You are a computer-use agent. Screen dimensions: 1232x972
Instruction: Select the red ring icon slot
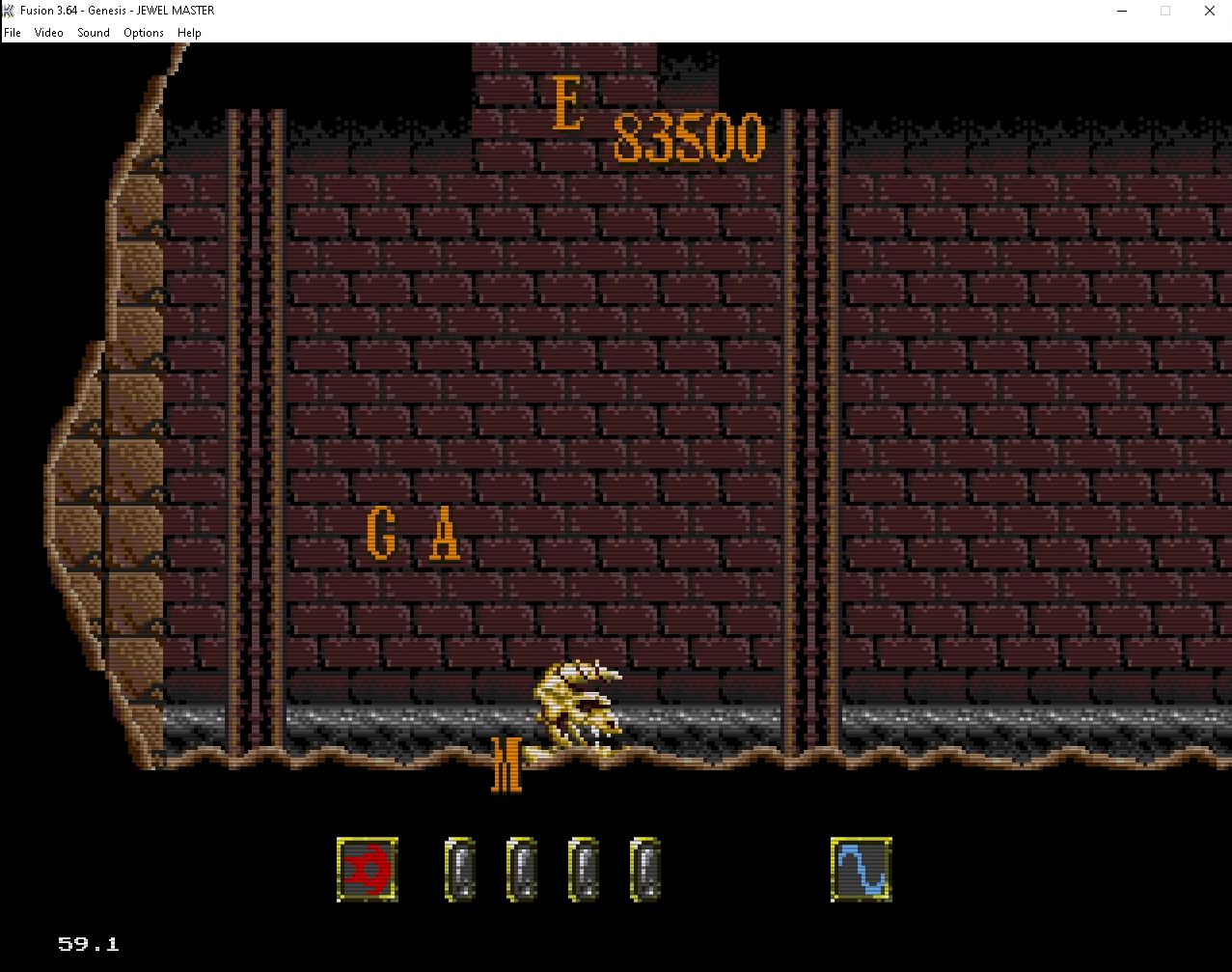pyautogui.click(x=368, y=870)
